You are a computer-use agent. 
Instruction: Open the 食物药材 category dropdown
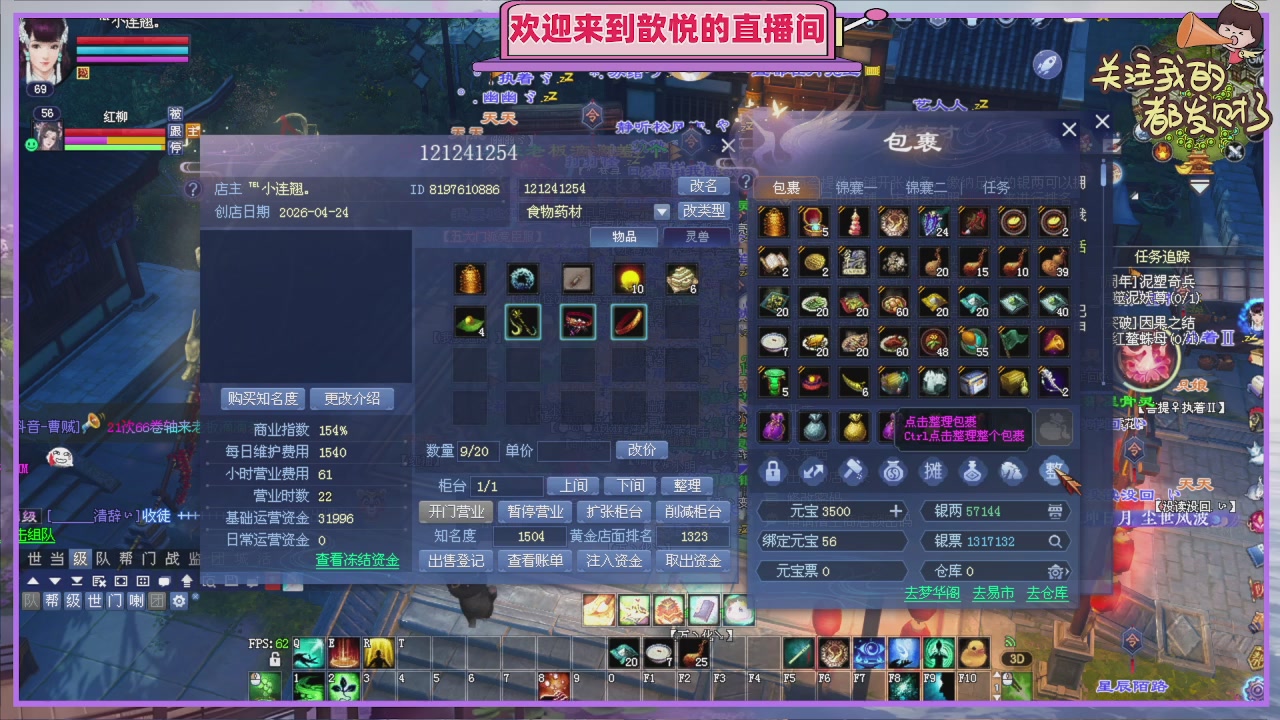pos(663,211)
